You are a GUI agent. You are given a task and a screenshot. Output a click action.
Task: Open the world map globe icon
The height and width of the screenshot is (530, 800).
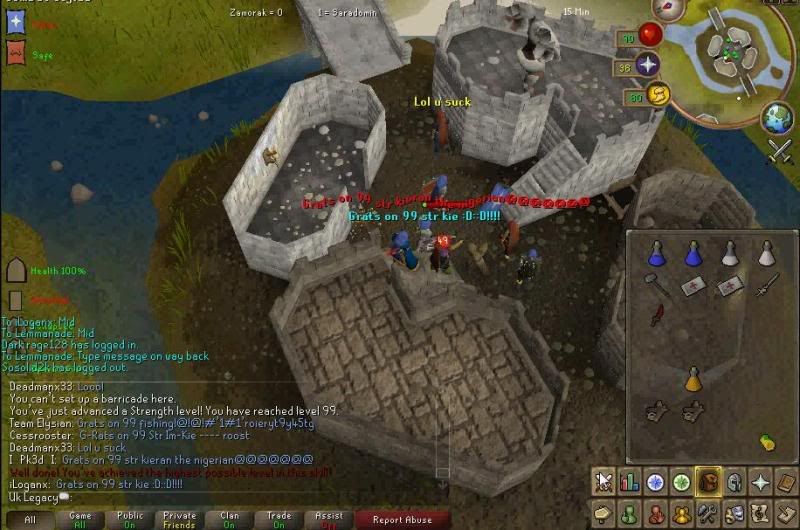click(x=777, y=118)
